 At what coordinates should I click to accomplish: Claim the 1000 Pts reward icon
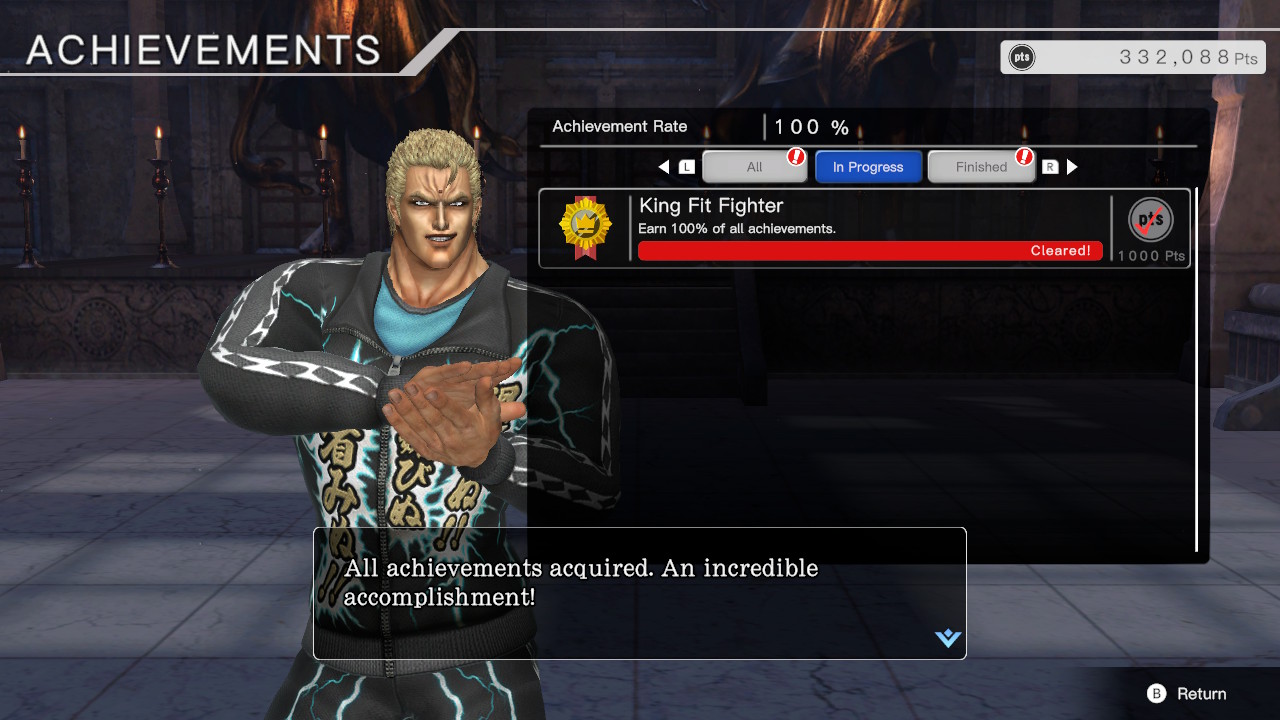tap(1151, 221)
